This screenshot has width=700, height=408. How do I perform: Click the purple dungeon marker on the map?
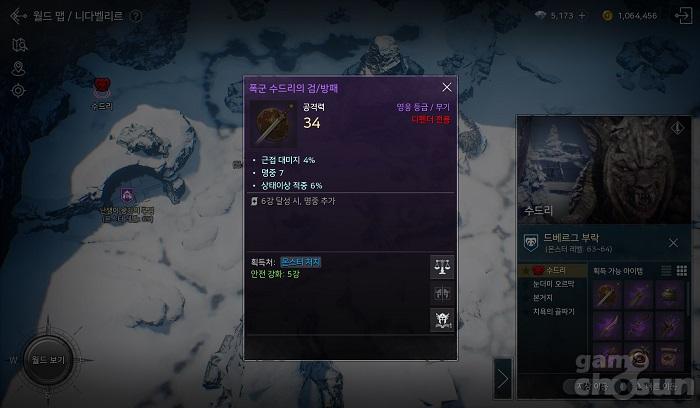pos(127,195)
